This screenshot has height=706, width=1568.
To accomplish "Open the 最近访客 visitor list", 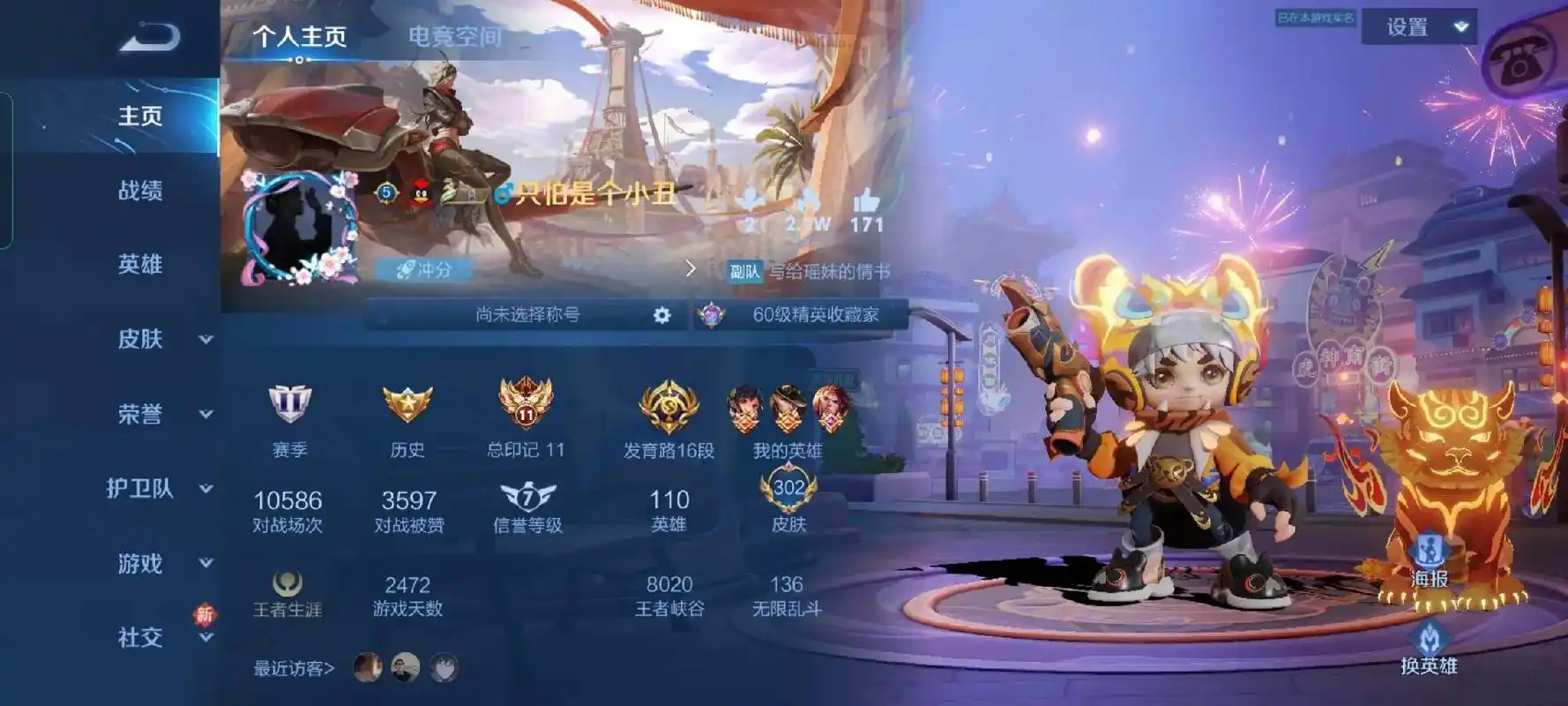I will coord(295,669).
